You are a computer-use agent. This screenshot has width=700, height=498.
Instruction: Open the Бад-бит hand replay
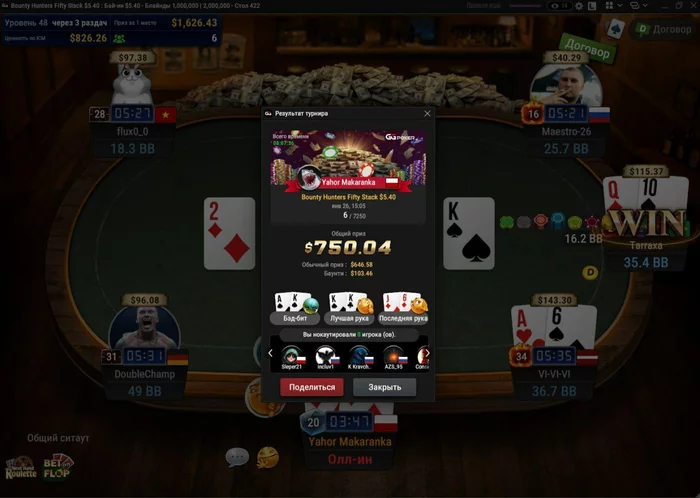tap(294, 305)
